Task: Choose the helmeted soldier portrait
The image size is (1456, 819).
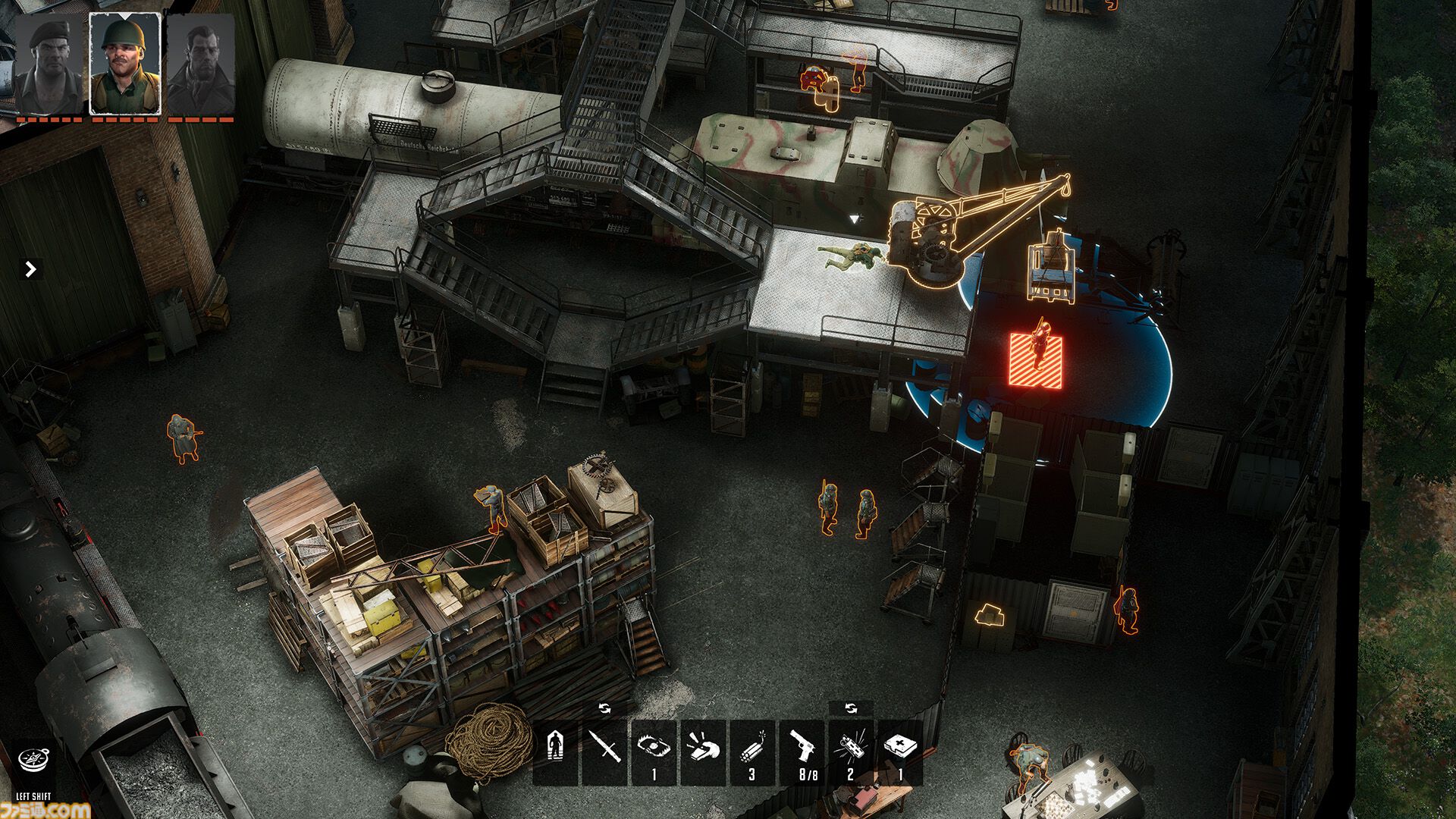Action: pos(125,64)
